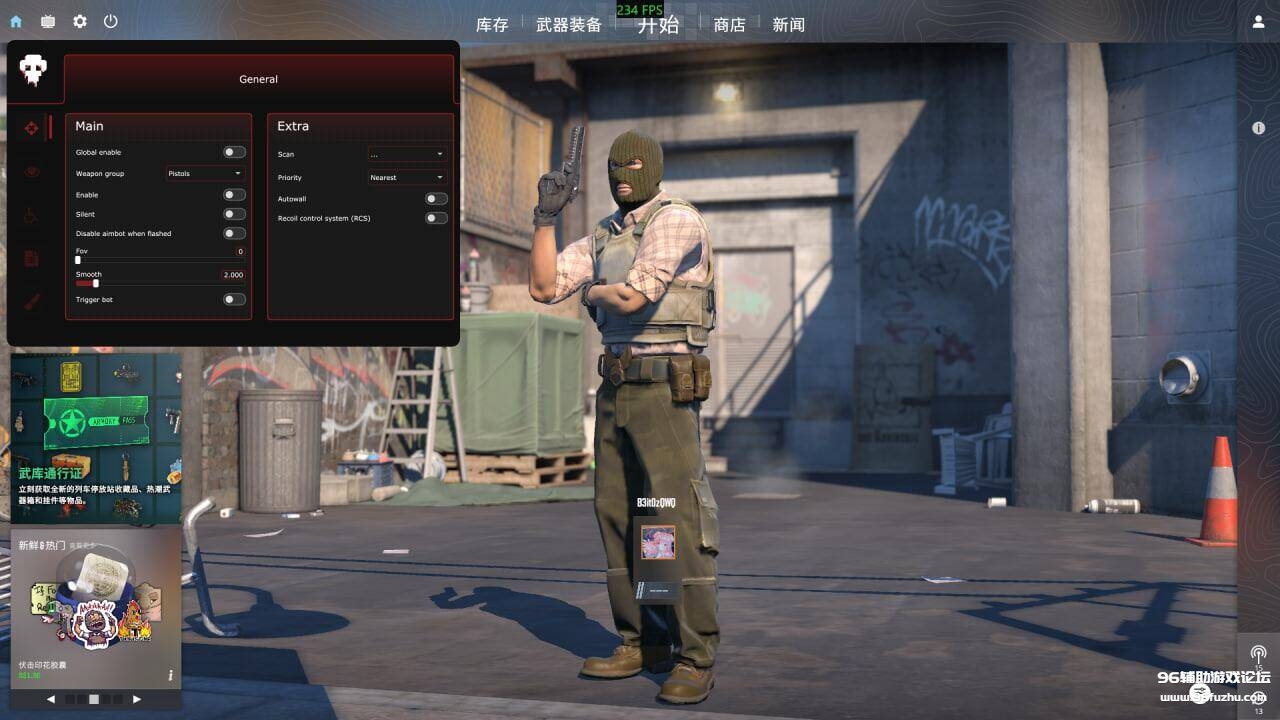The image size is (1280, 720).
Task: Click the info icon on capsule panel
Action: [170, 675]
